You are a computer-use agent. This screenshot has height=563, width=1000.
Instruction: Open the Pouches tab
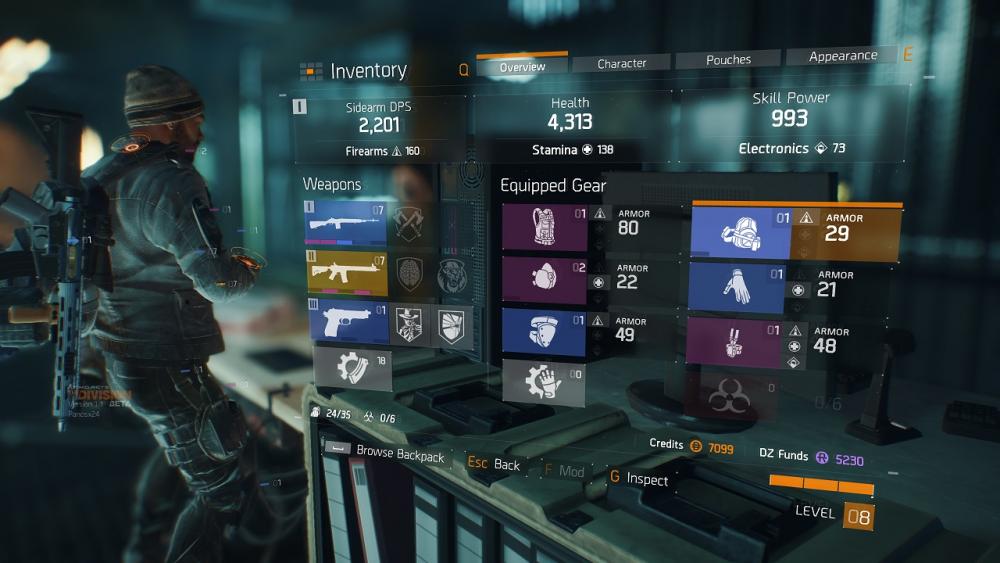tap(729, 60)
